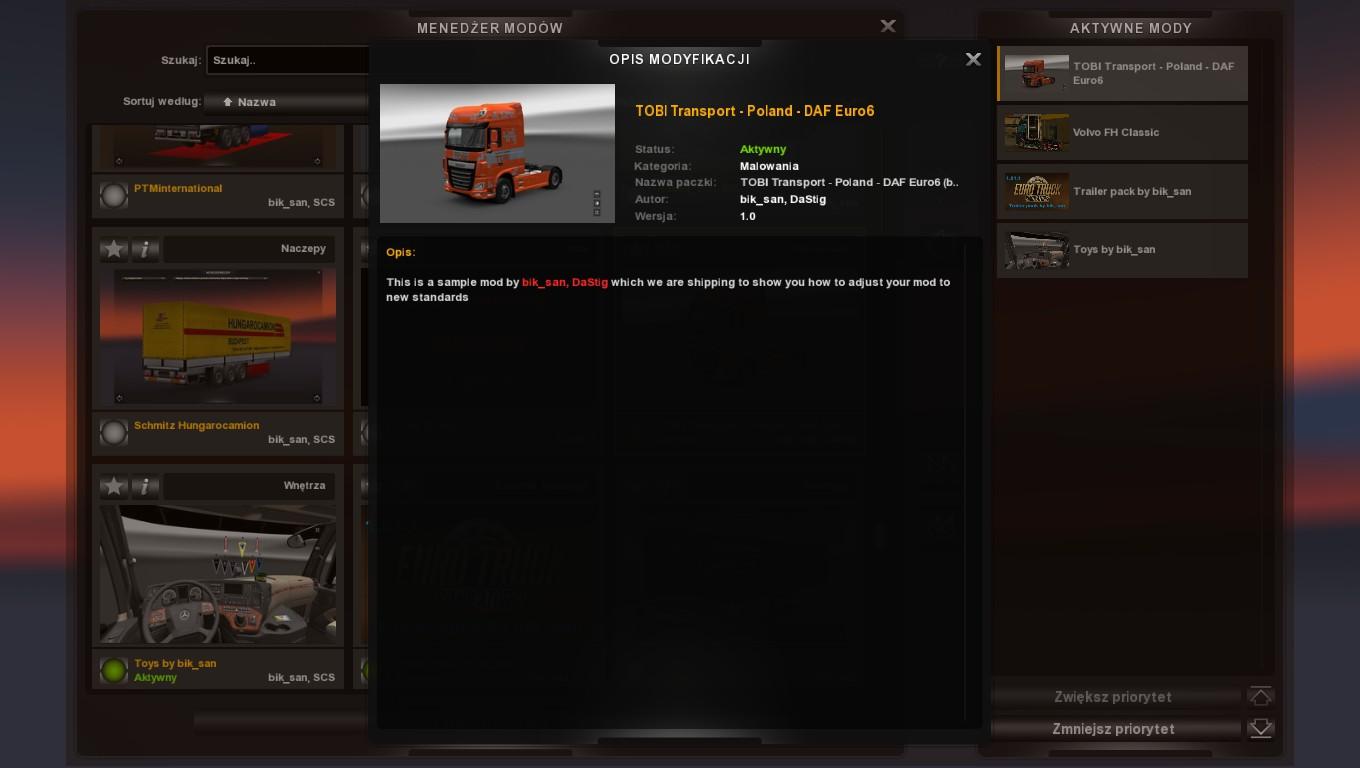Favorite the Naczepy mod with star icon
The height and width of the screenshot is (768, 1360).
tap(114, 249)
